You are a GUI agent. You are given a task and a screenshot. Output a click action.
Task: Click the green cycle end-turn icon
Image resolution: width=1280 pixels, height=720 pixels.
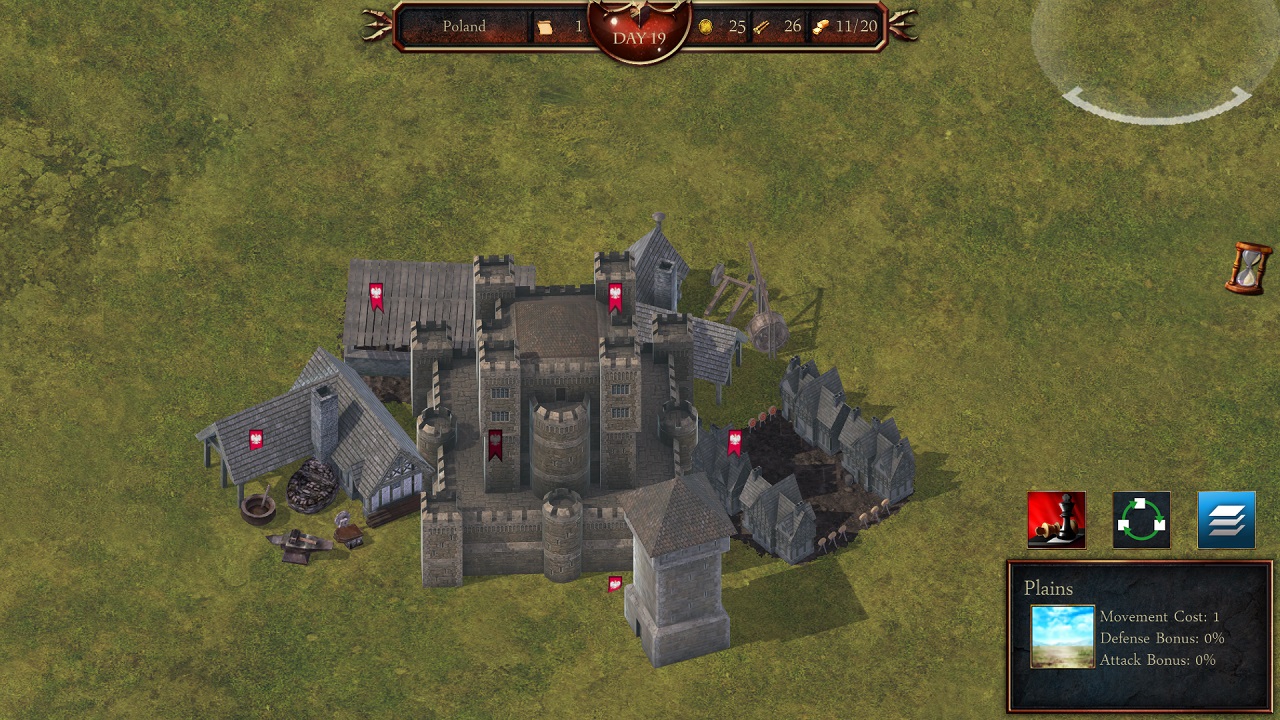pos(1141,520)
